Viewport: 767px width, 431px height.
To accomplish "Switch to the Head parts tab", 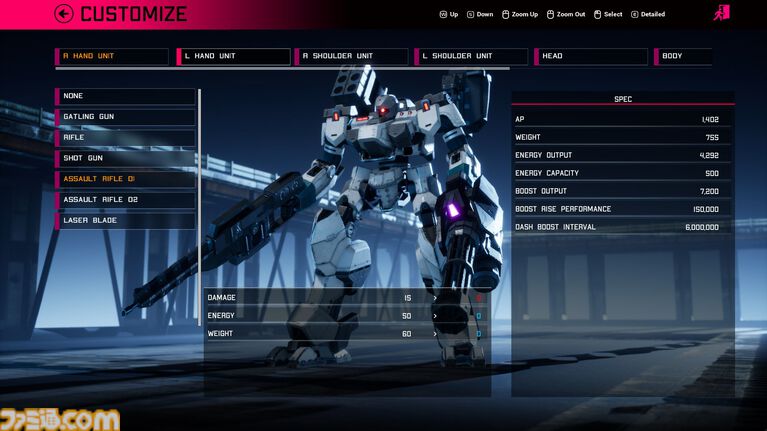I will (590, 56).
